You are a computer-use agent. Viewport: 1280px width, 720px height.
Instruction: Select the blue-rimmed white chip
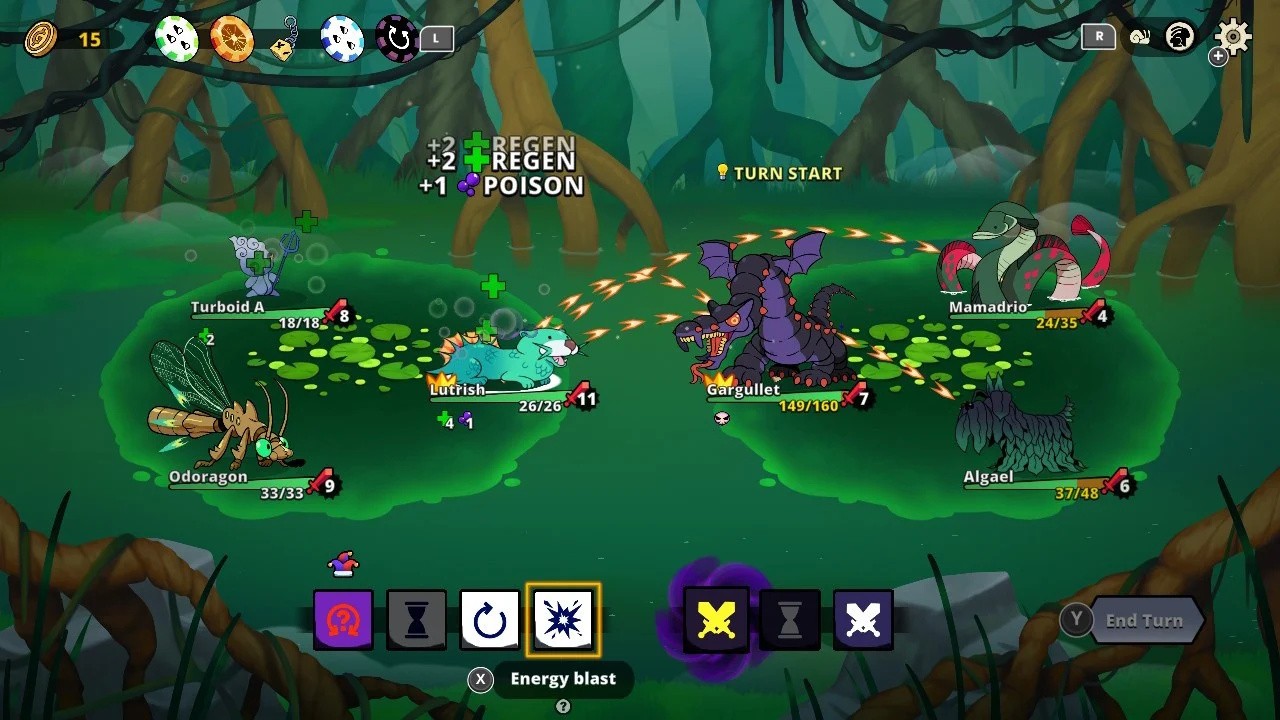point(342,38)
